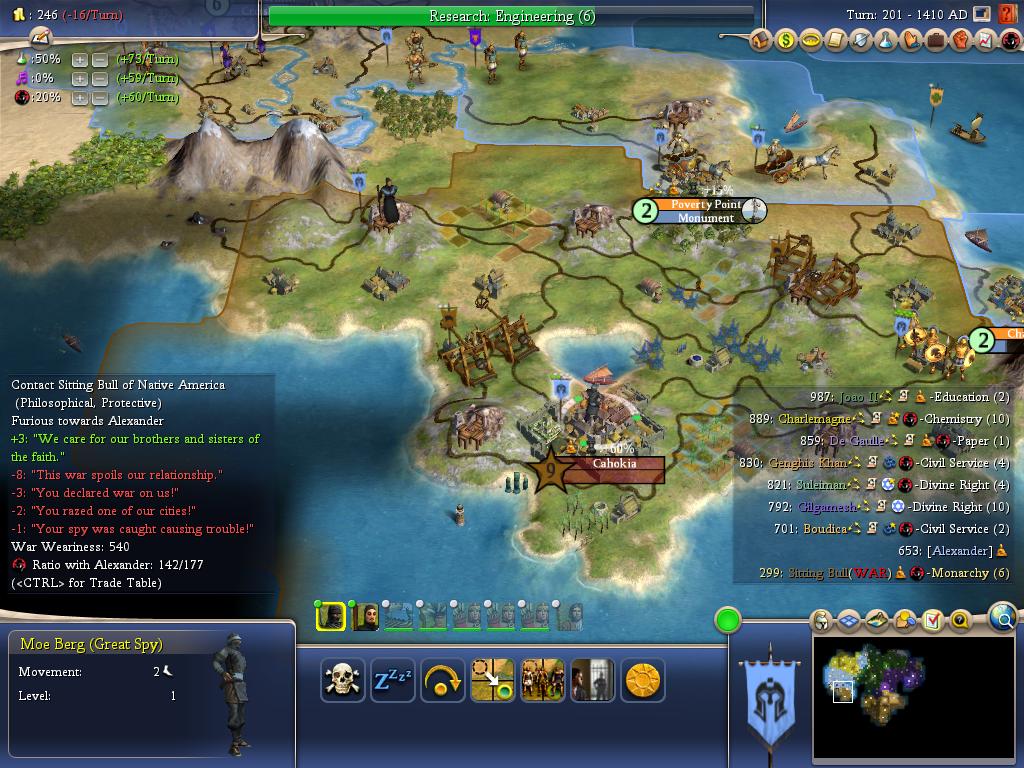Open the Technology Advisor flask icon

885,41
